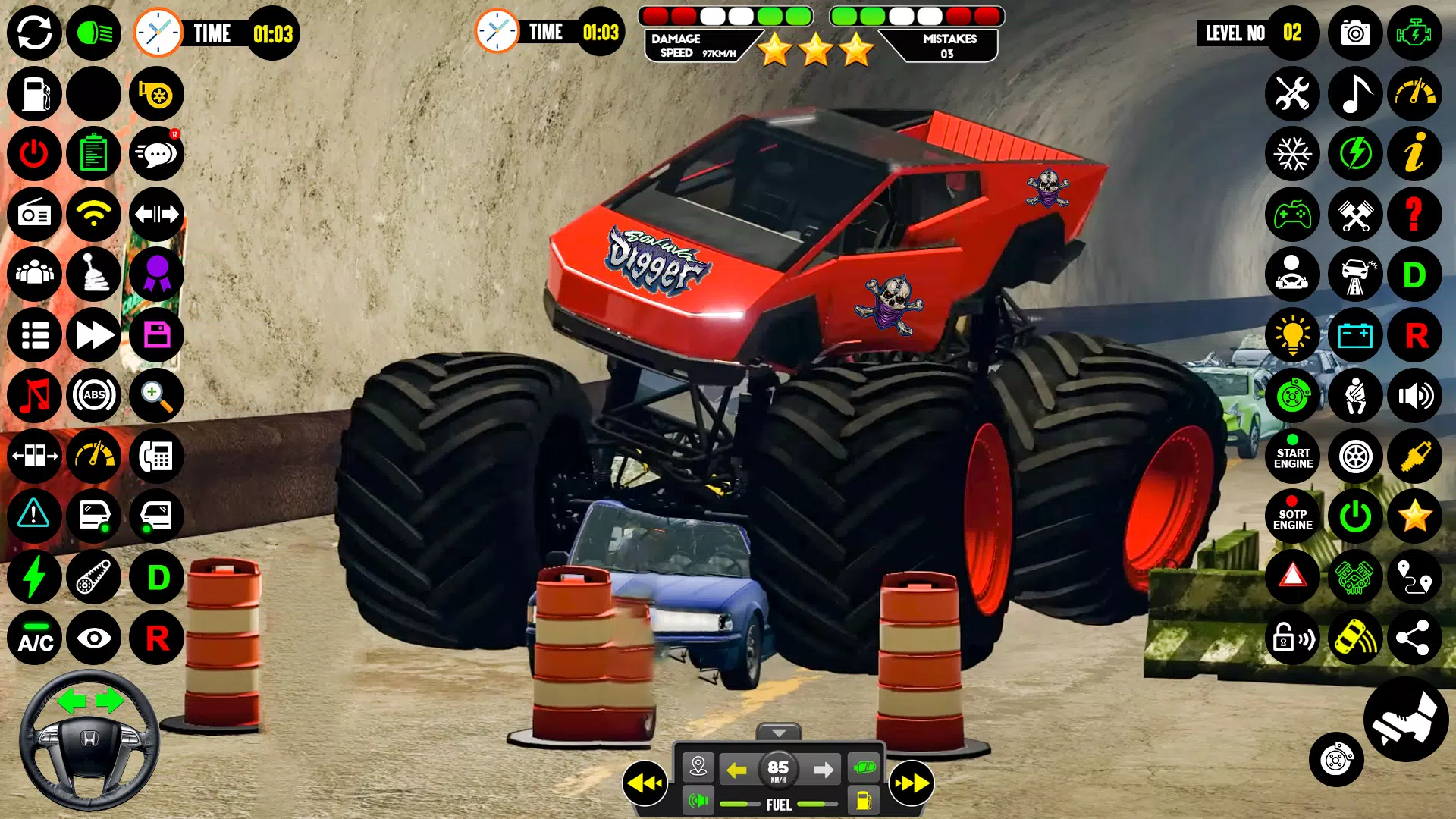1456x819 pixels.
Task: Tap the gamepad controls icon
Action: point(1293,215)
